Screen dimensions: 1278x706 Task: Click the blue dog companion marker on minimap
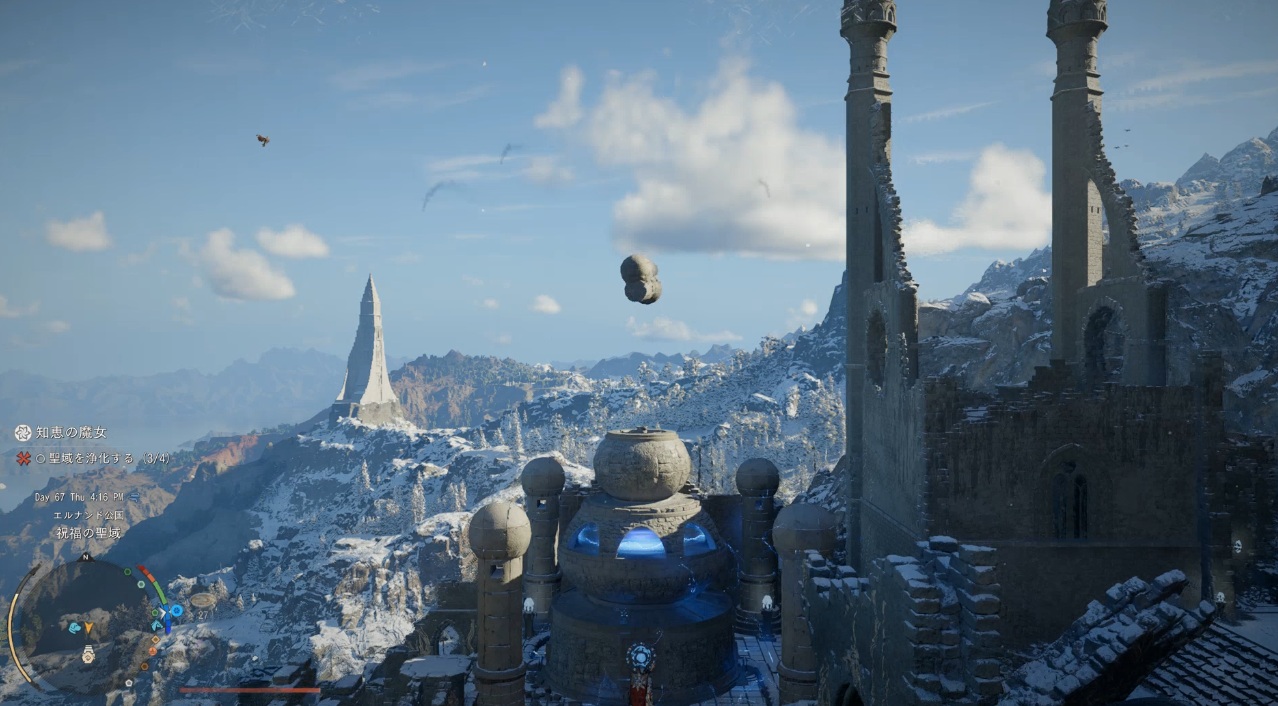(x=74, y=628)
